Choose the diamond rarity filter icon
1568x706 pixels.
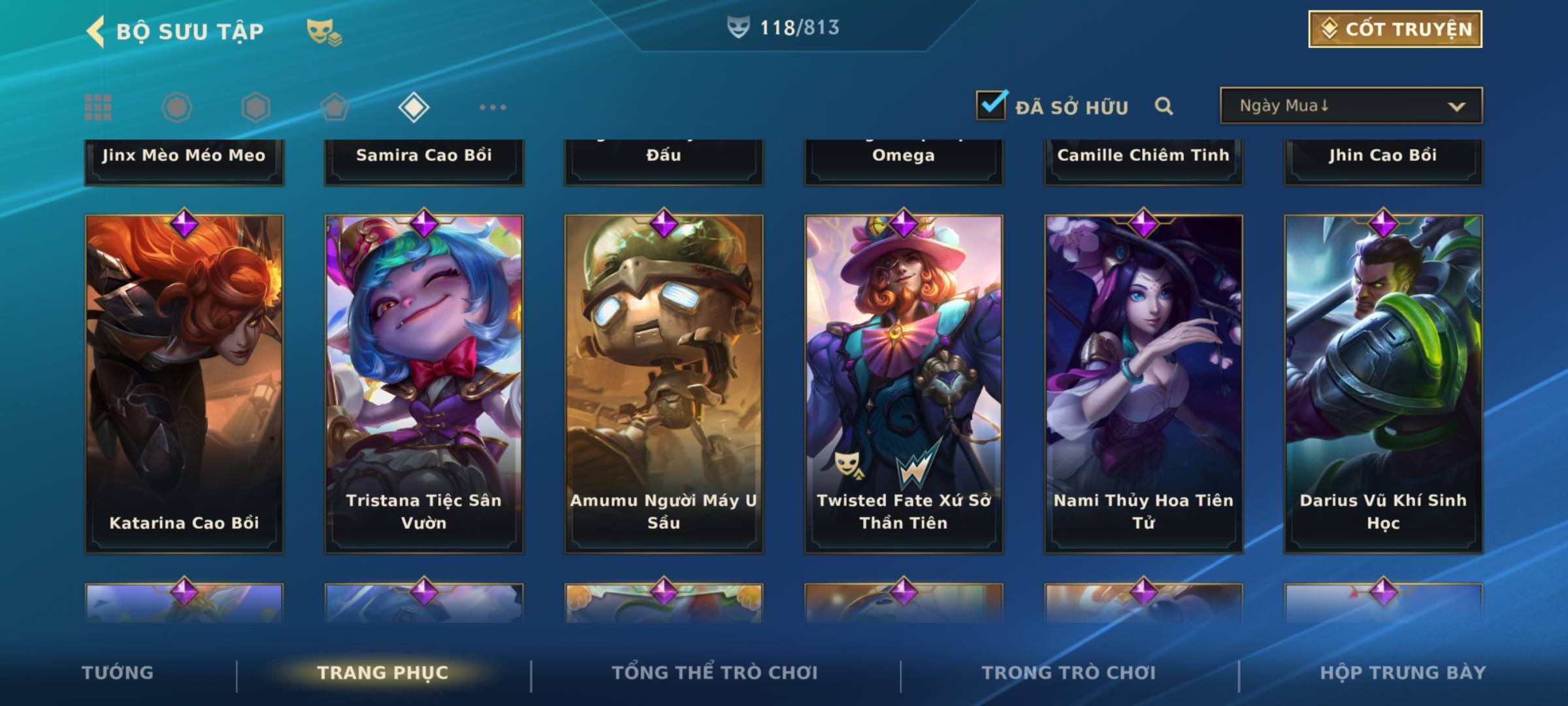pyautogui.click(x=414, y=107)
